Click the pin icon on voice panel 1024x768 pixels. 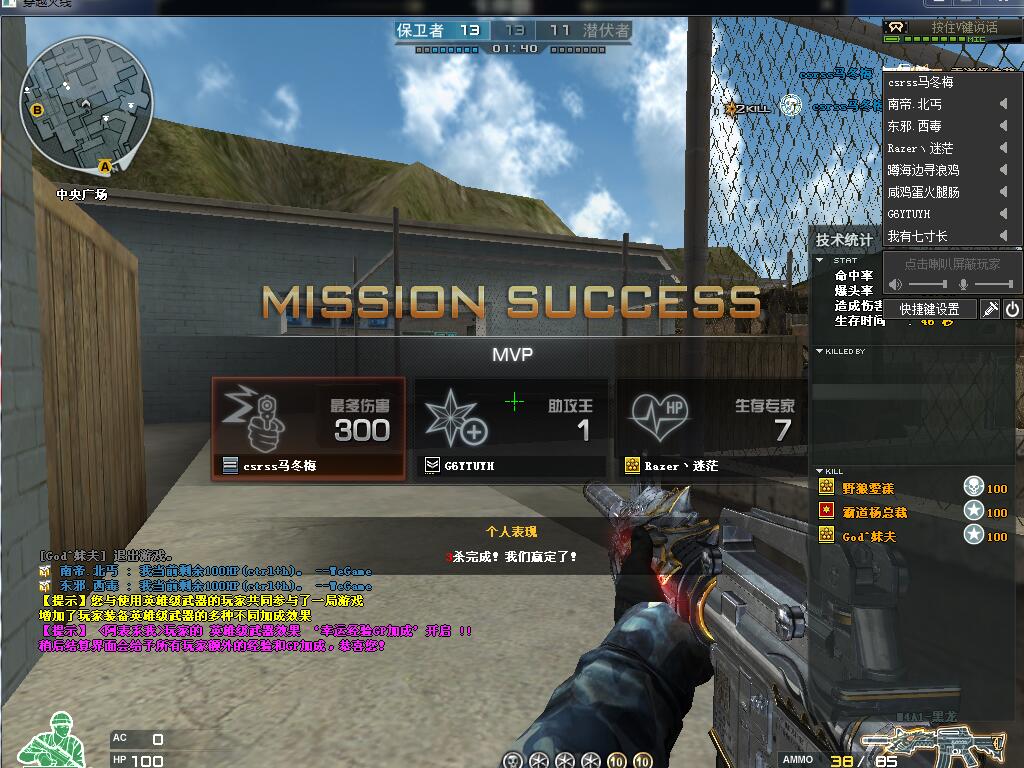click(x=990, y=309)
